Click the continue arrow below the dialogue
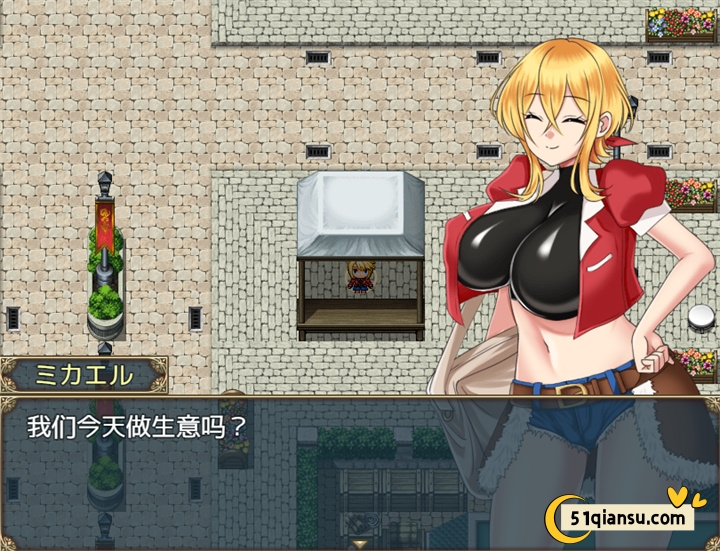 (x=359, y=543)
